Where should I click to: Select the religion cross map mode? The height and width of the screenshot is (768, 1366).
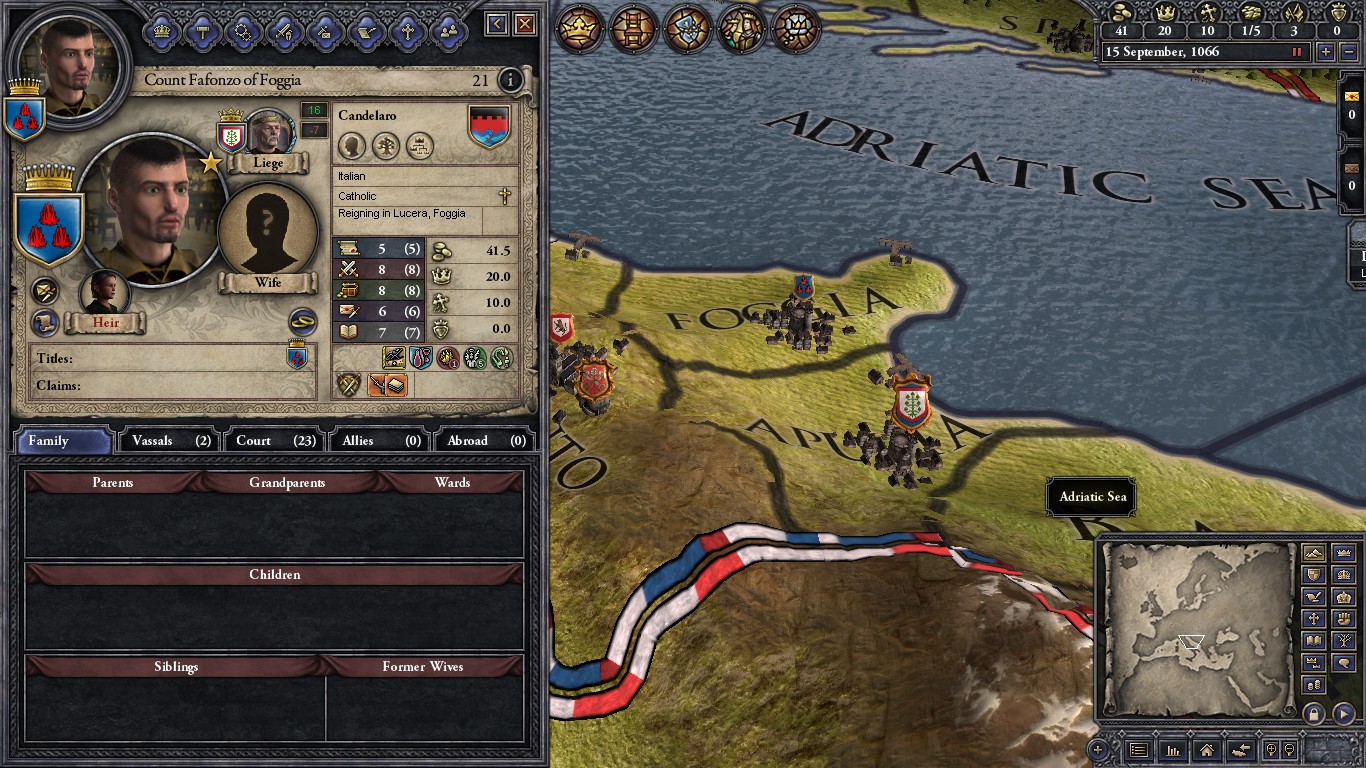[1314, 619]
